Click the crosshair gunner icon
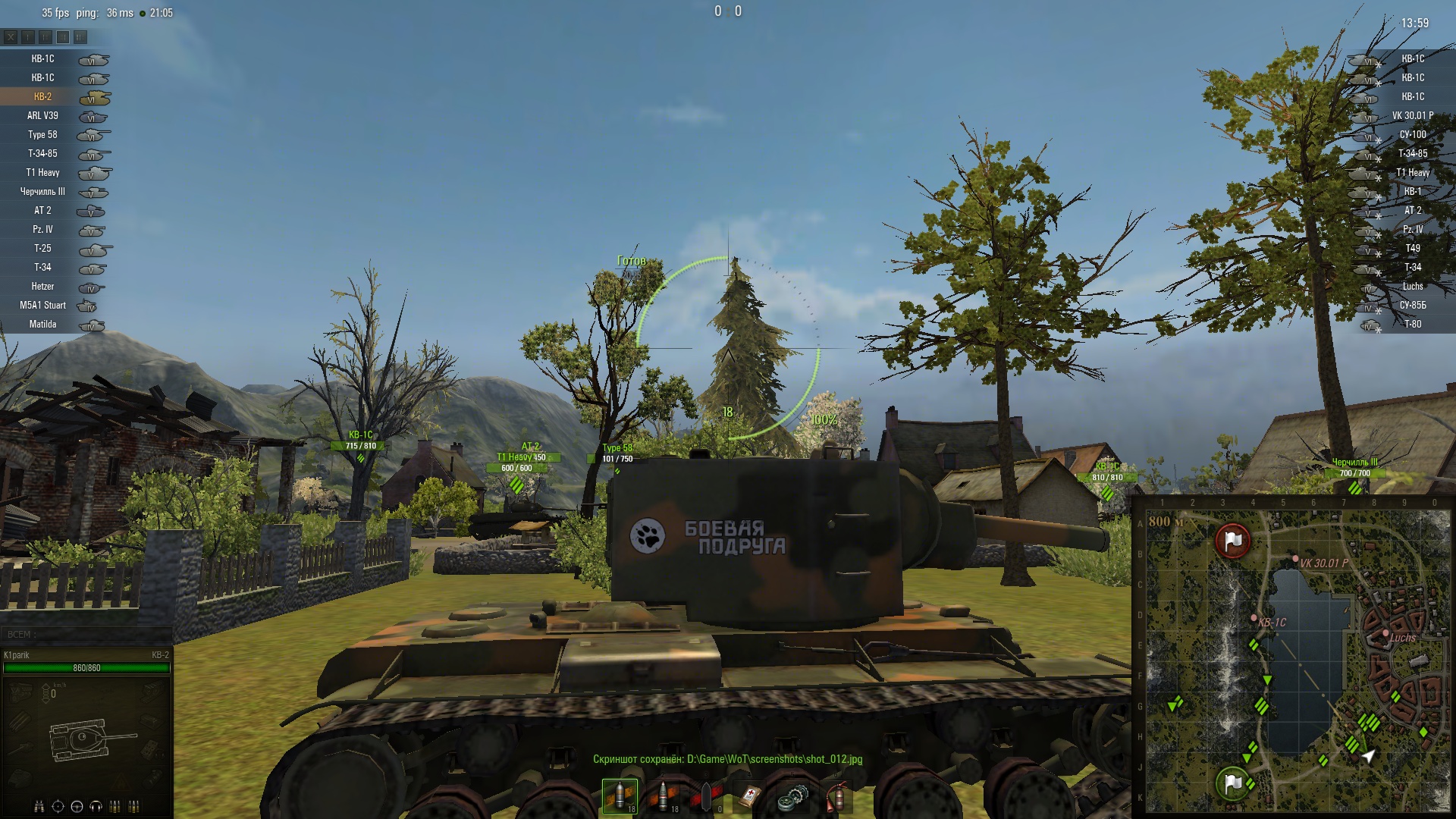This screenshot has height=819, width=1456. (58, 806)
